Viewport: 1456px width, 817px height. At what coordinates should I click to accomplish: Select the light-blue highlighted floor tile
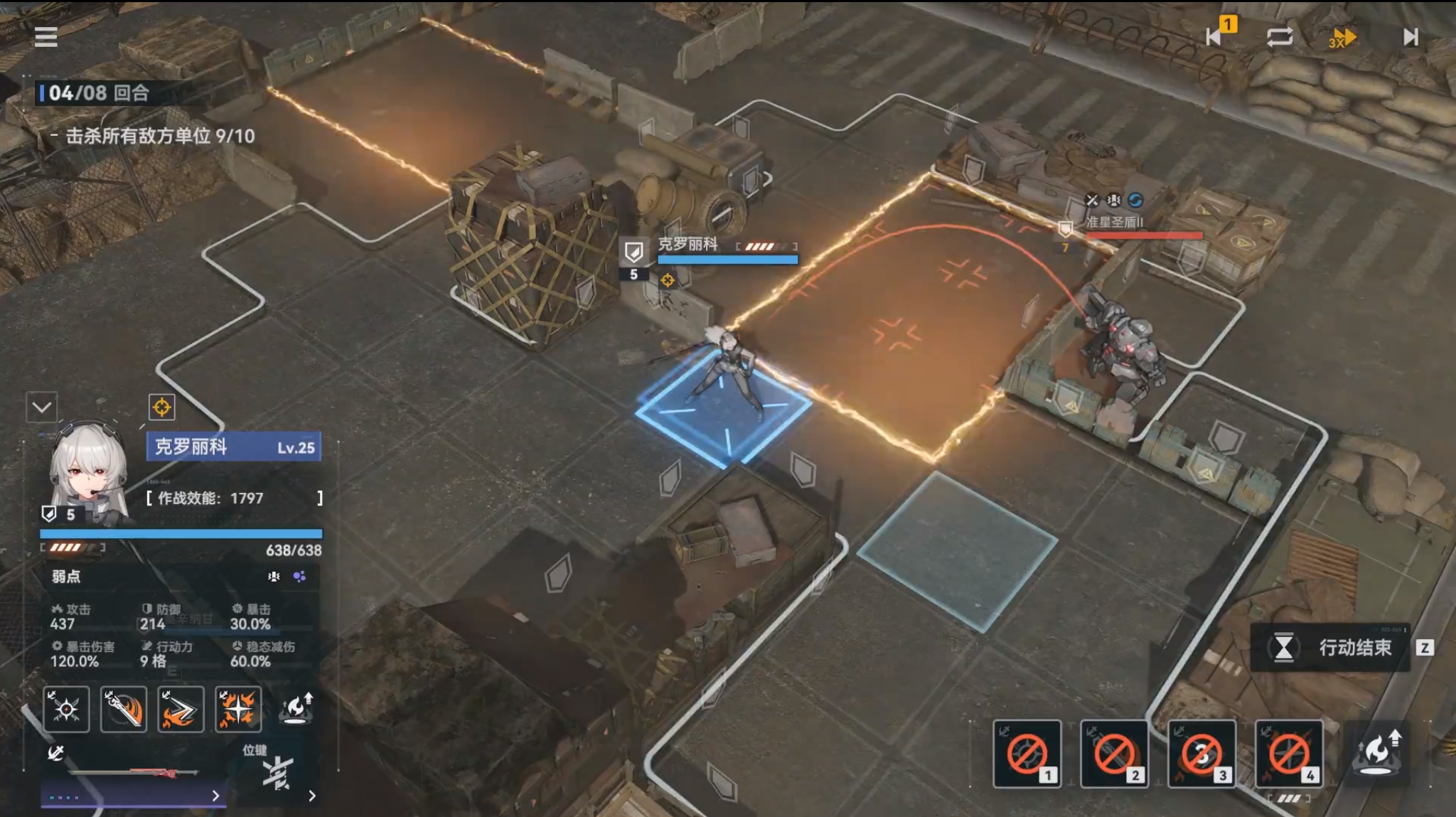[957, 550]
